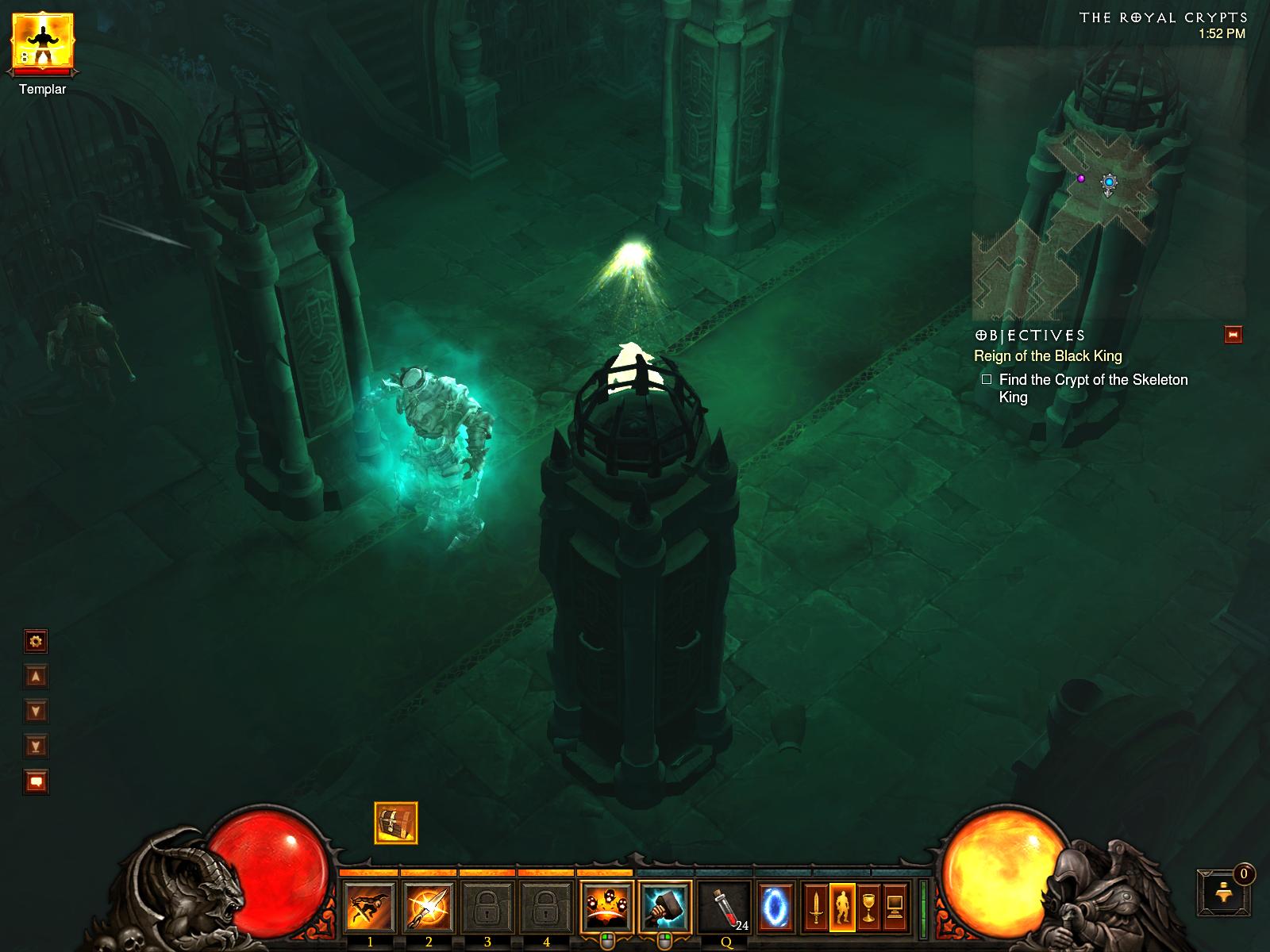Open chat settings via the gear button

point(36,641)
